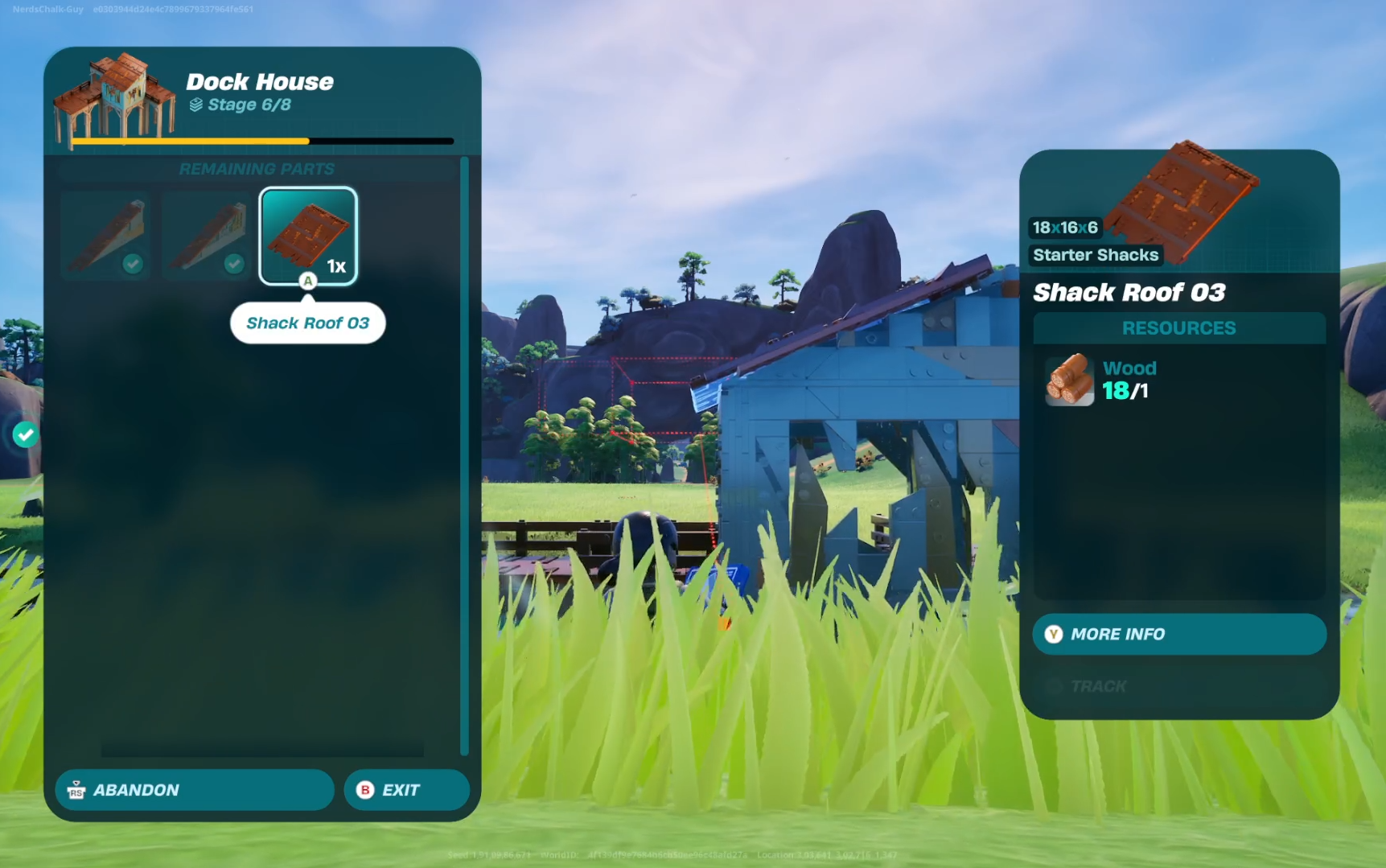Click the remaining parts list scrollbar
The height and width of the screenshot is (868, 1386).
tap(464, 456)
